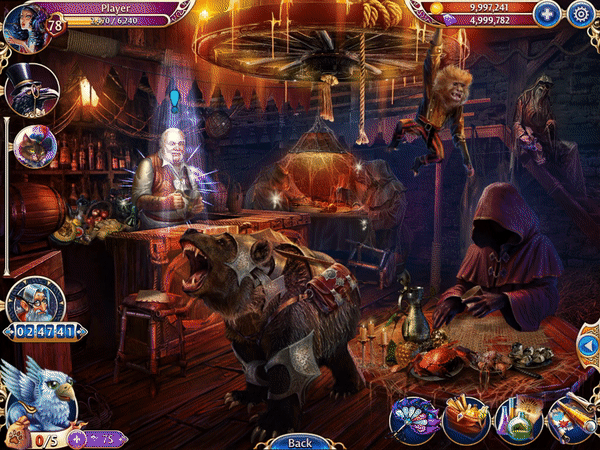Go back with the Back button
This screenshot has height=450, width=600.
coord(300,442)
